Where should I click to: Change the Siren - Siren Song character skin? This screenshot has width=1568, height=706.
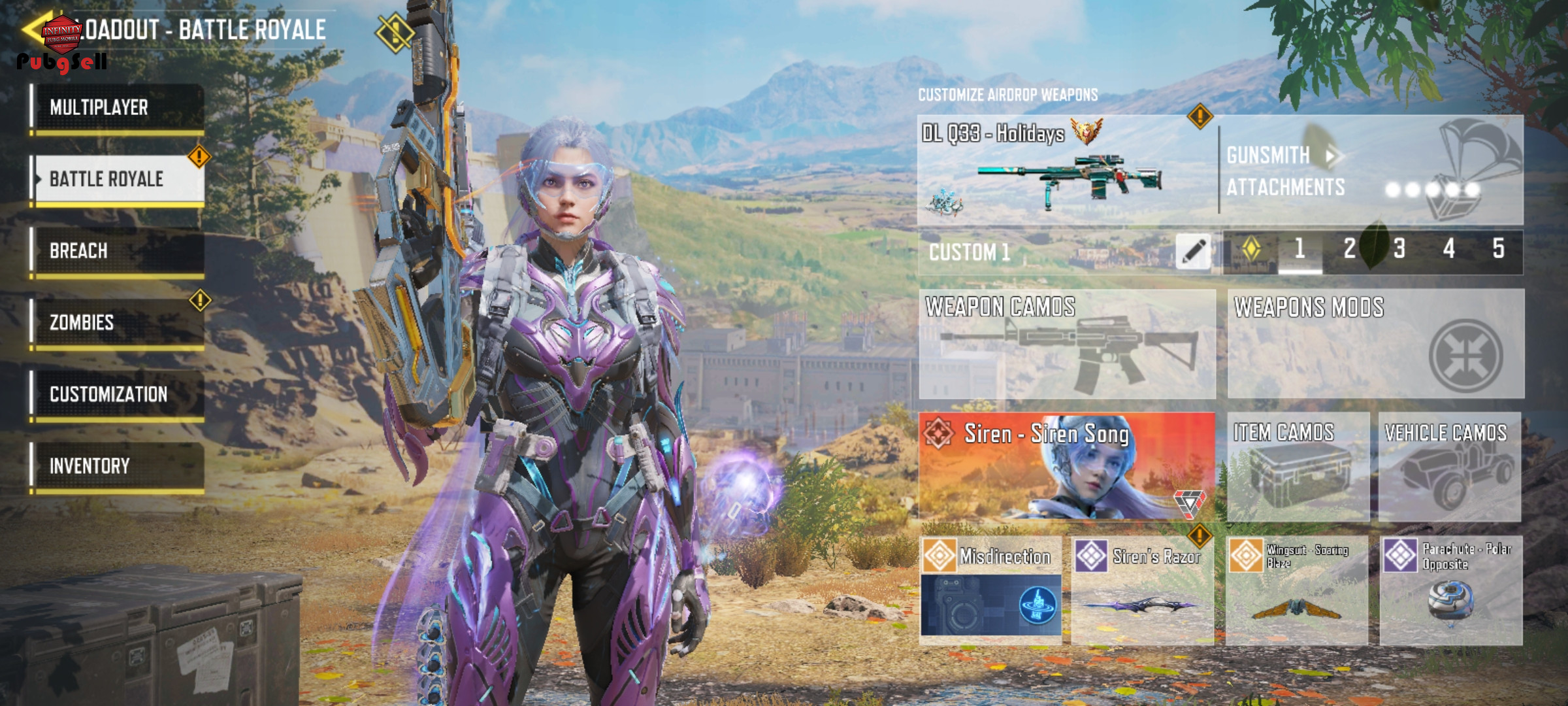click(1067, 466)
